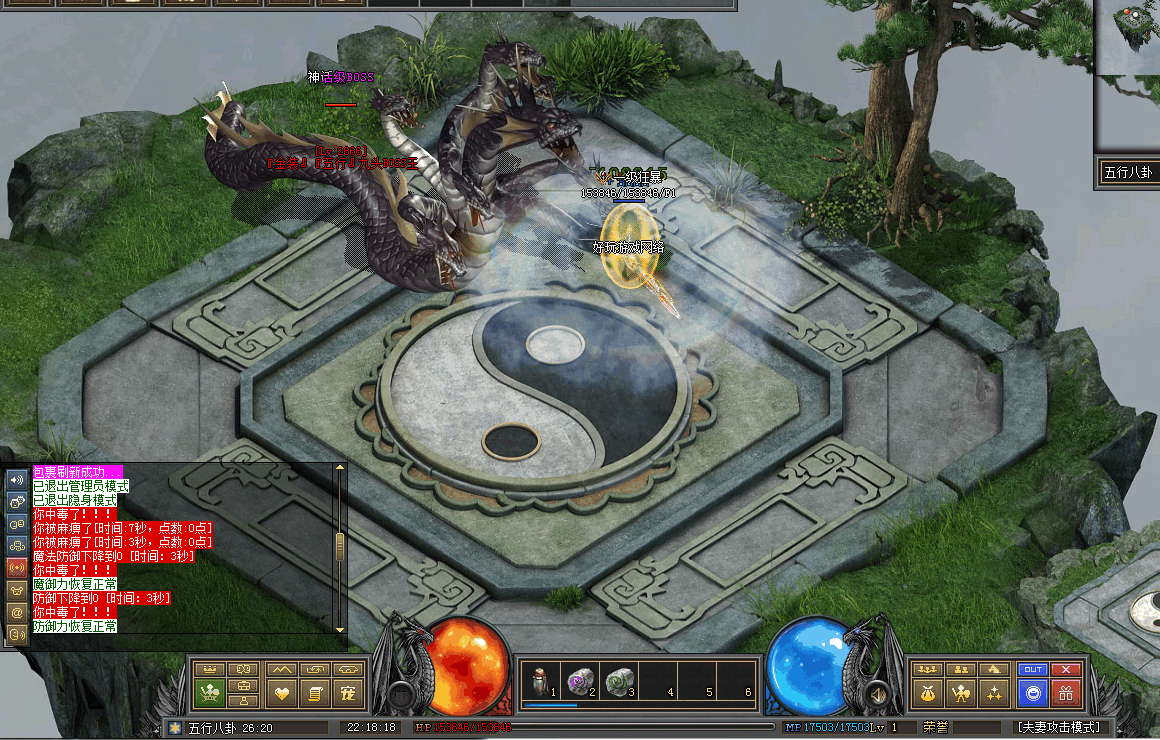Click the chat log scroll-down arrow
The width and height of the screenshot is (1160, 740).
click(340, 628)
